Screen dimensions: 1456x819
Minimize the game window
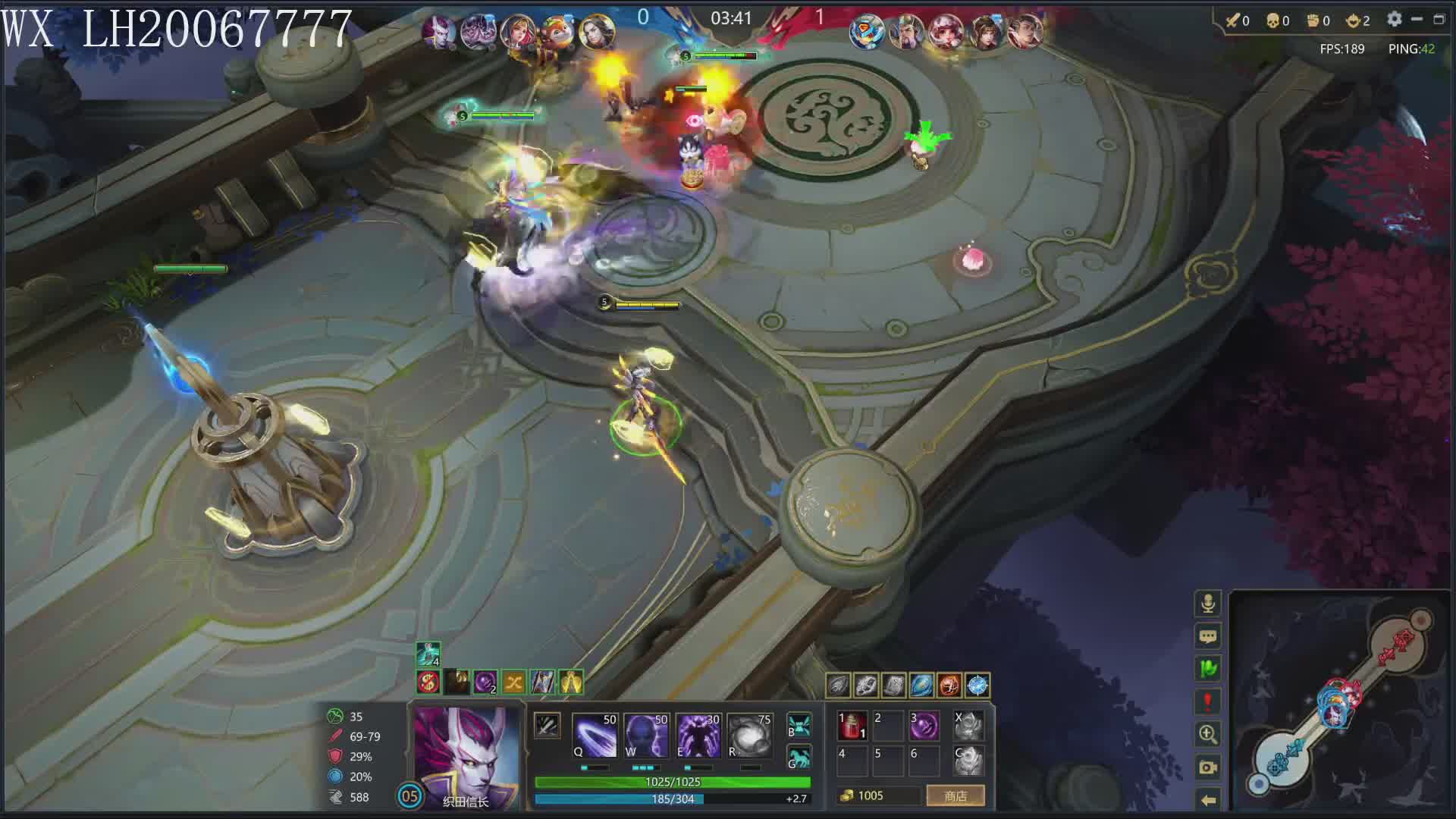click(1417, 20)
